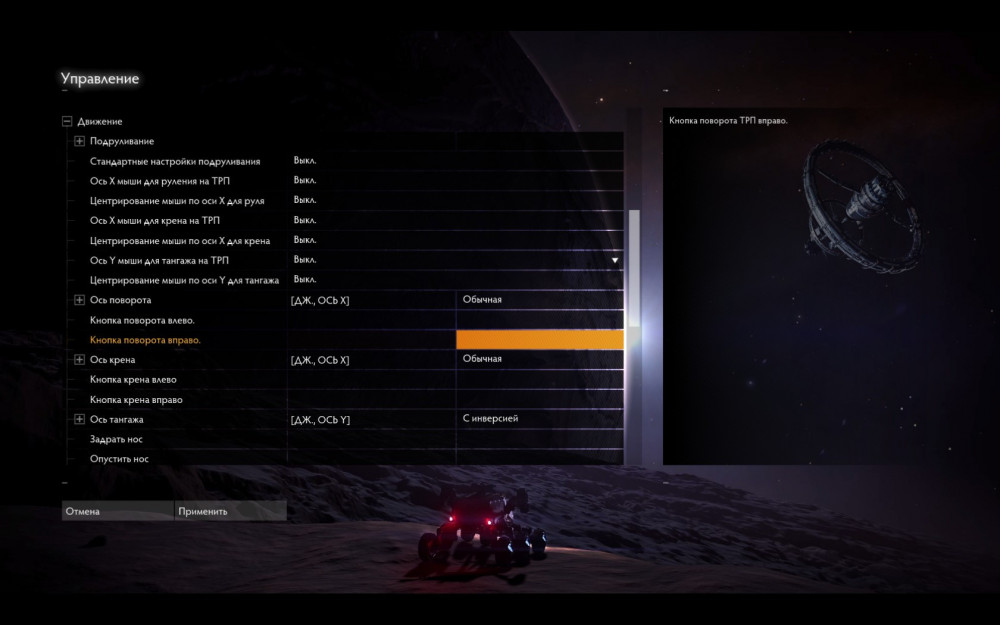Select the Кнопка поворота влево row
This screenshot has height=625, width=1000.
[142, 320]
